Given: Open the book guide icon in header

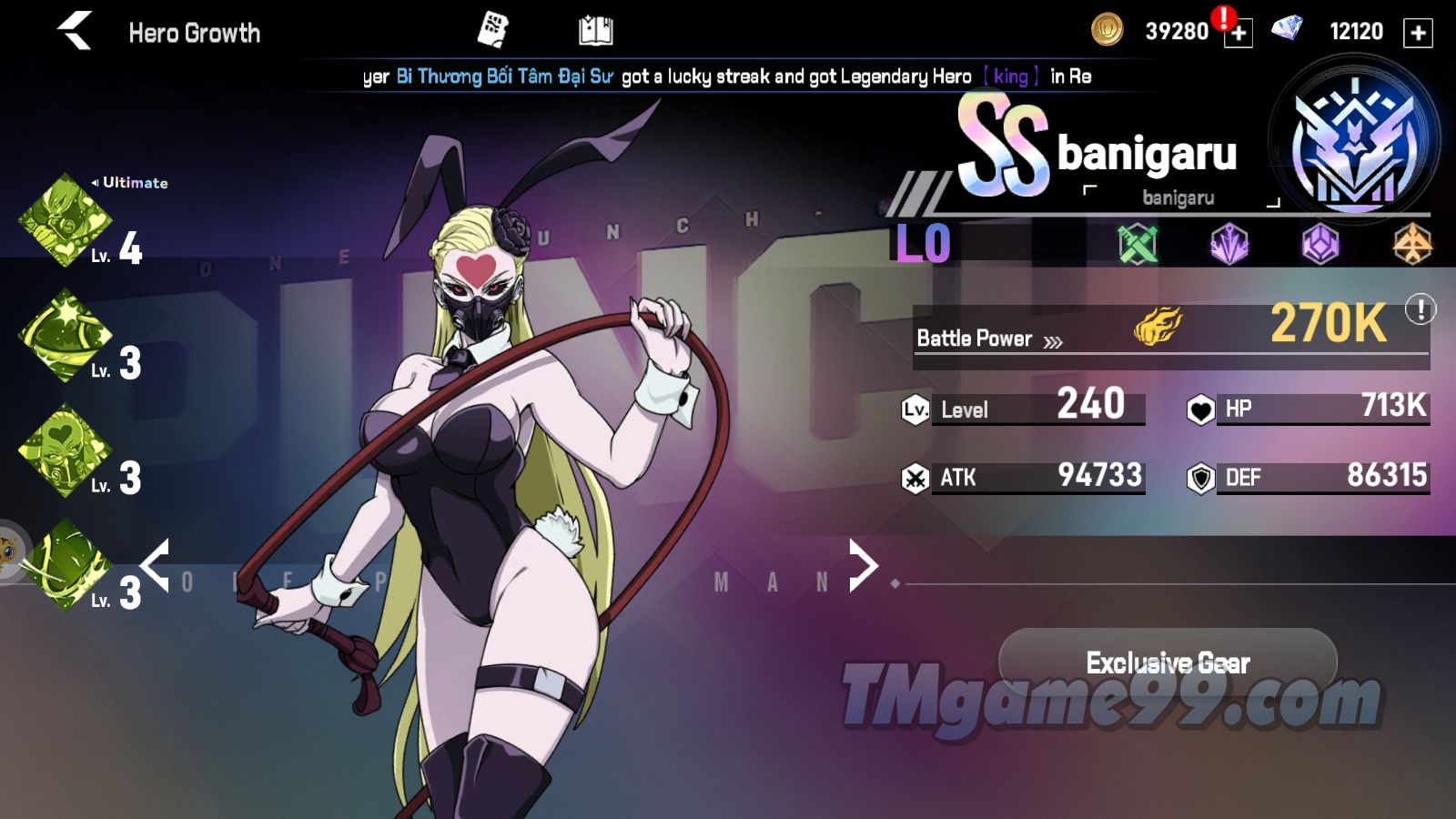Looking at the screenshot, I should click(x=596, y=31).
